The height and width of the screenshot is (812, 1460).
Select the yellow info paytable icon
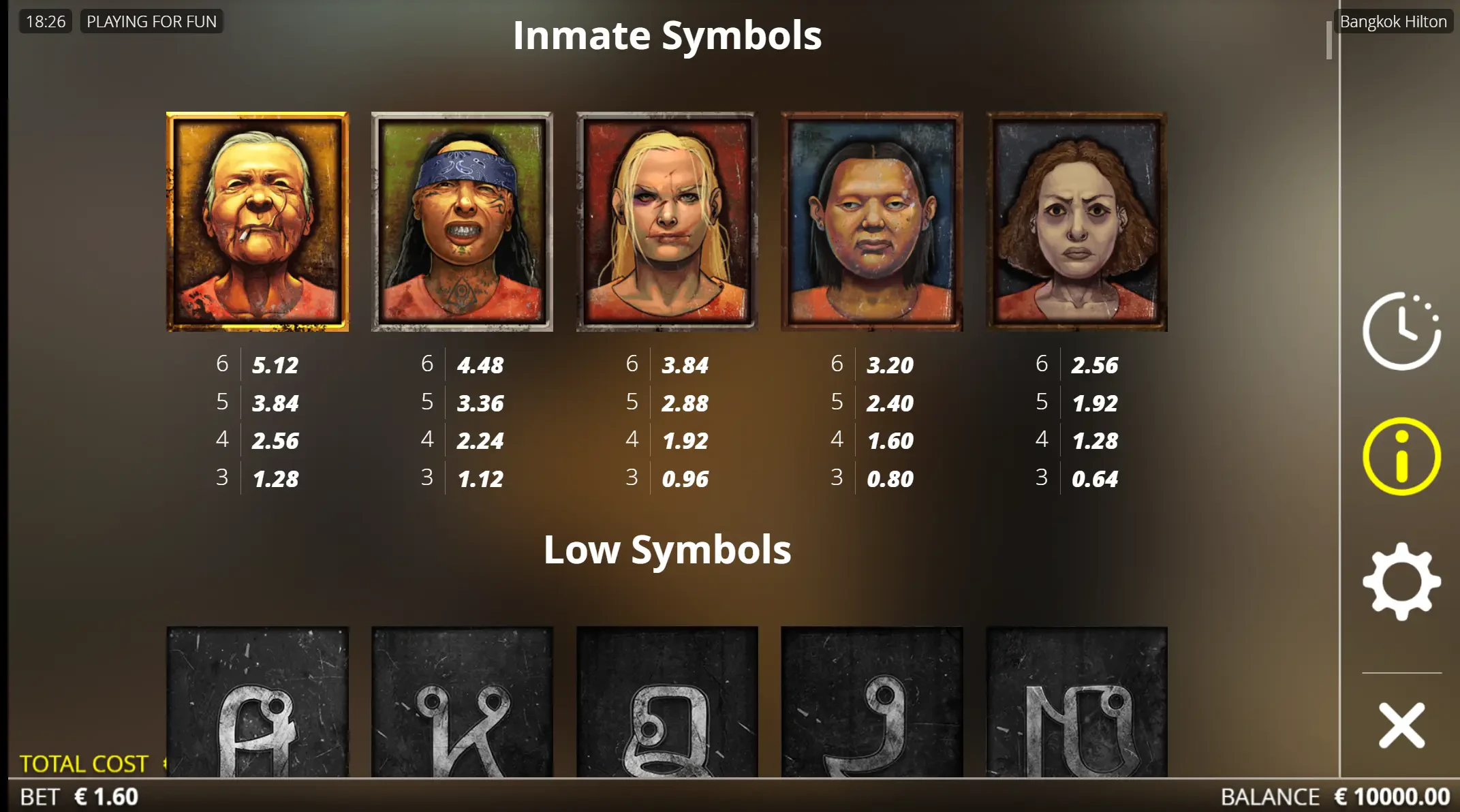point(1402,458)
